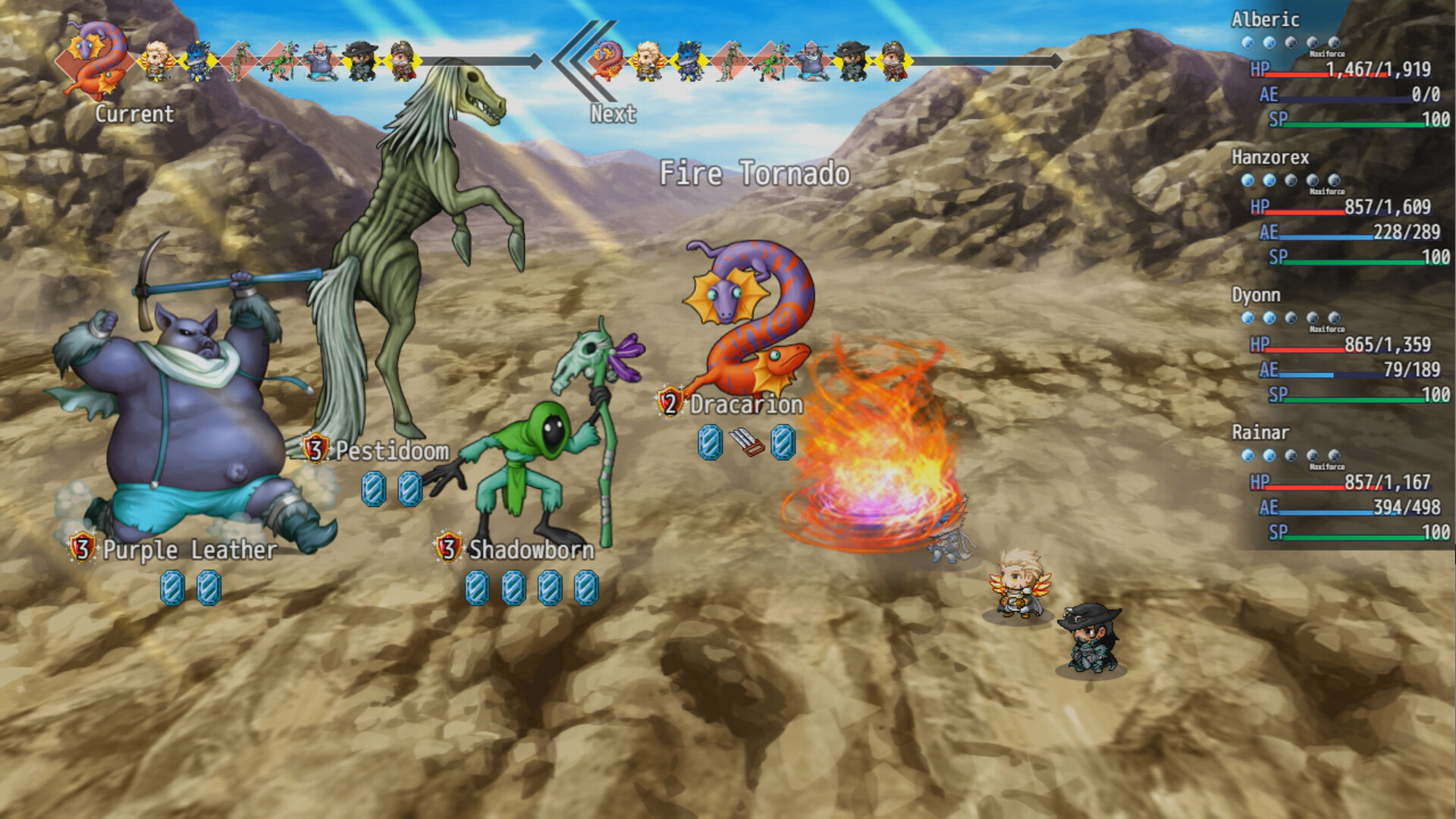Pick Rainar's party status panel

(x=1341, y=482)
